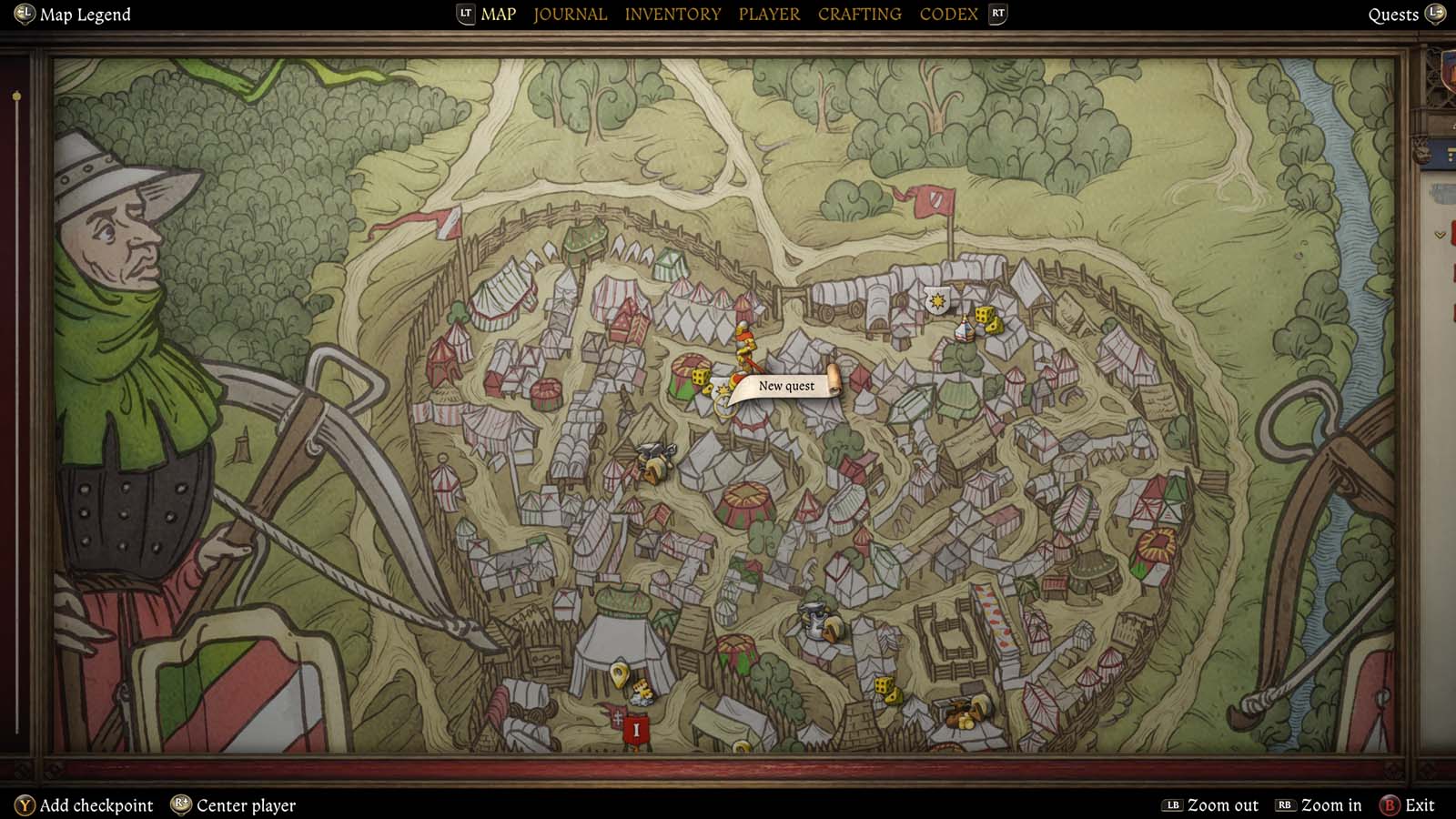1456x819 pixels.
Task: Click the red banner marked I
Action: [637, 727]
